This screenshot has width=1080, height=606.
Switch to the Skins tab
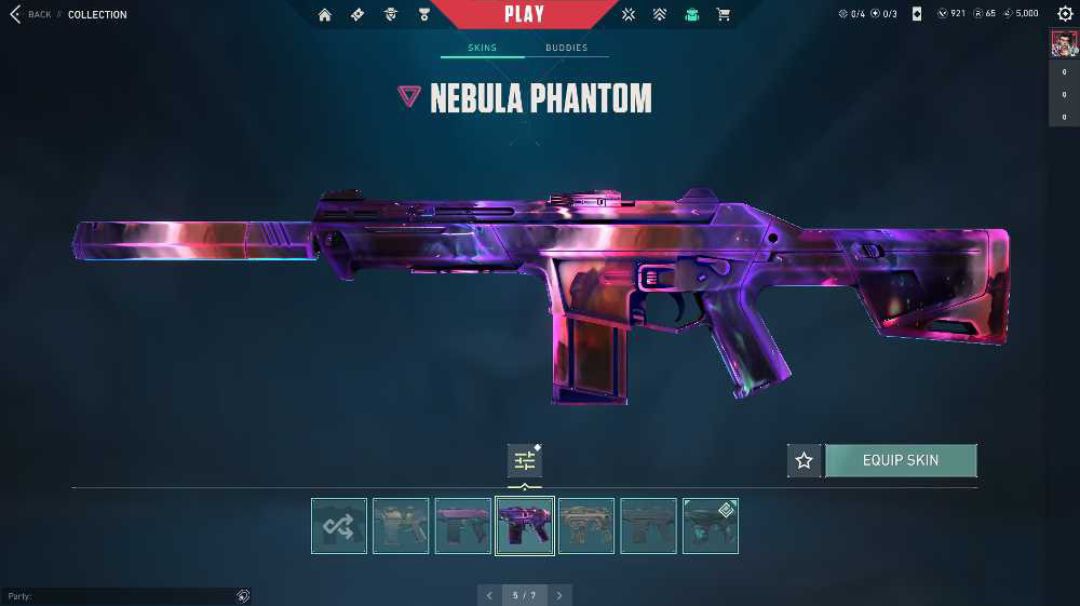click(x=482, y=48)
